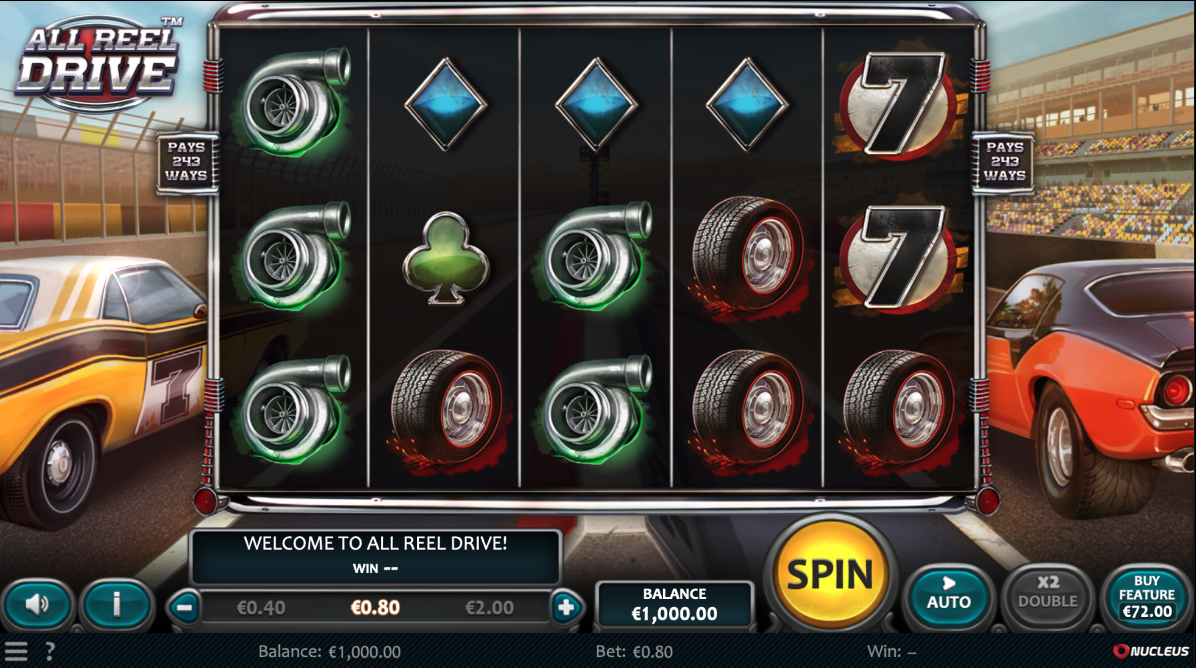Select the €0.40 bet amount
This screenshot has height=668, width=1196.
(261, 607)
